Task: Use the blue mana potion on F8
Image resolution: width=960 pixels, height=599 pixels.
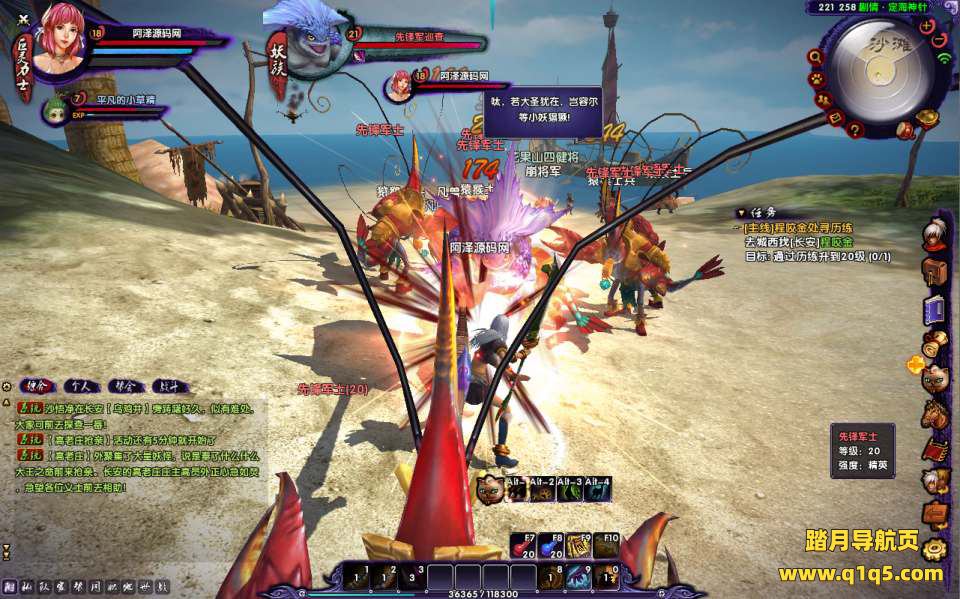Action: (x=550, y=545)
